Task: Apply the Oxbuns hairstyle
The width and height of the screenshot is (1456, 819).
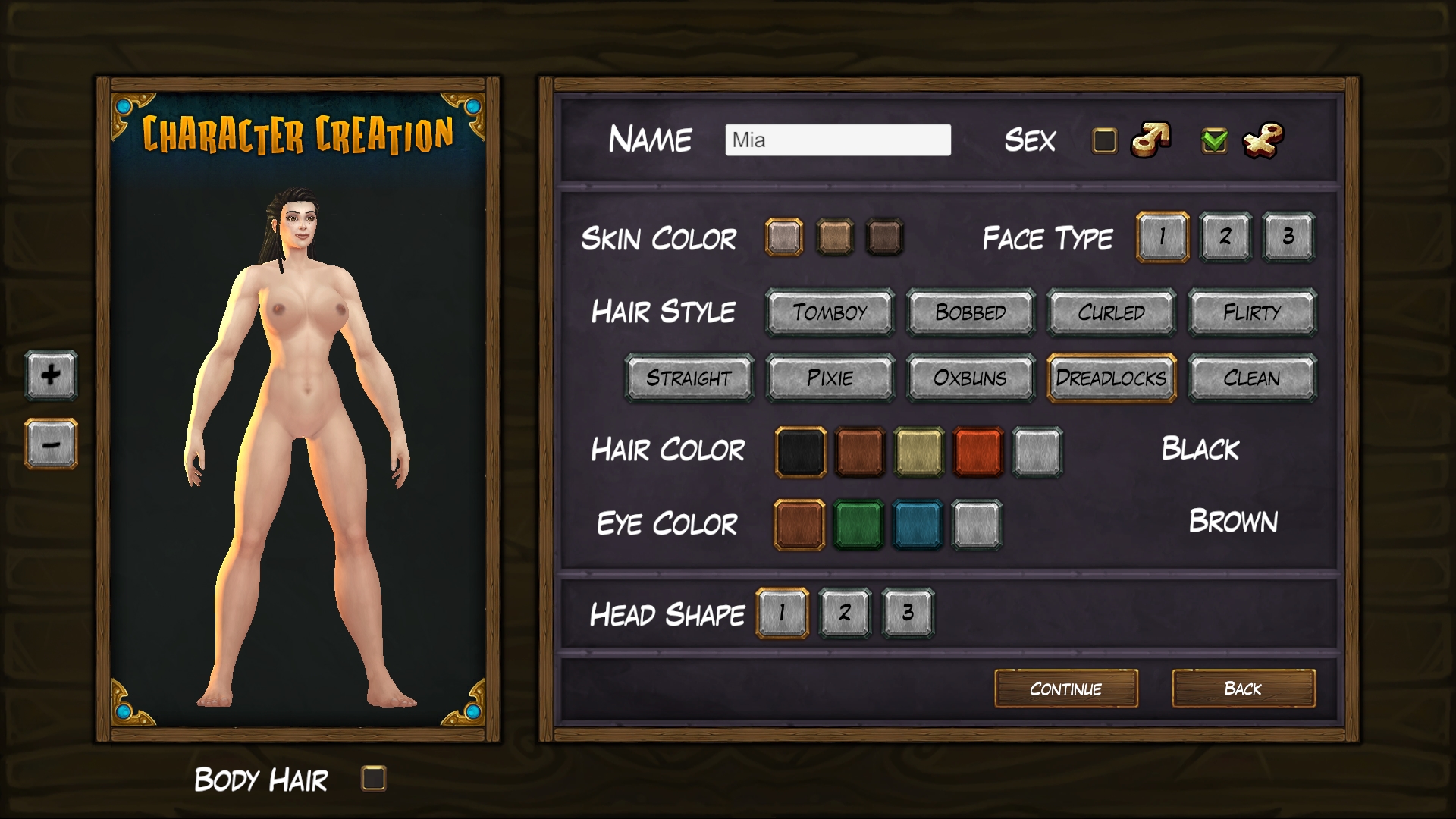Action: [970, 378]
